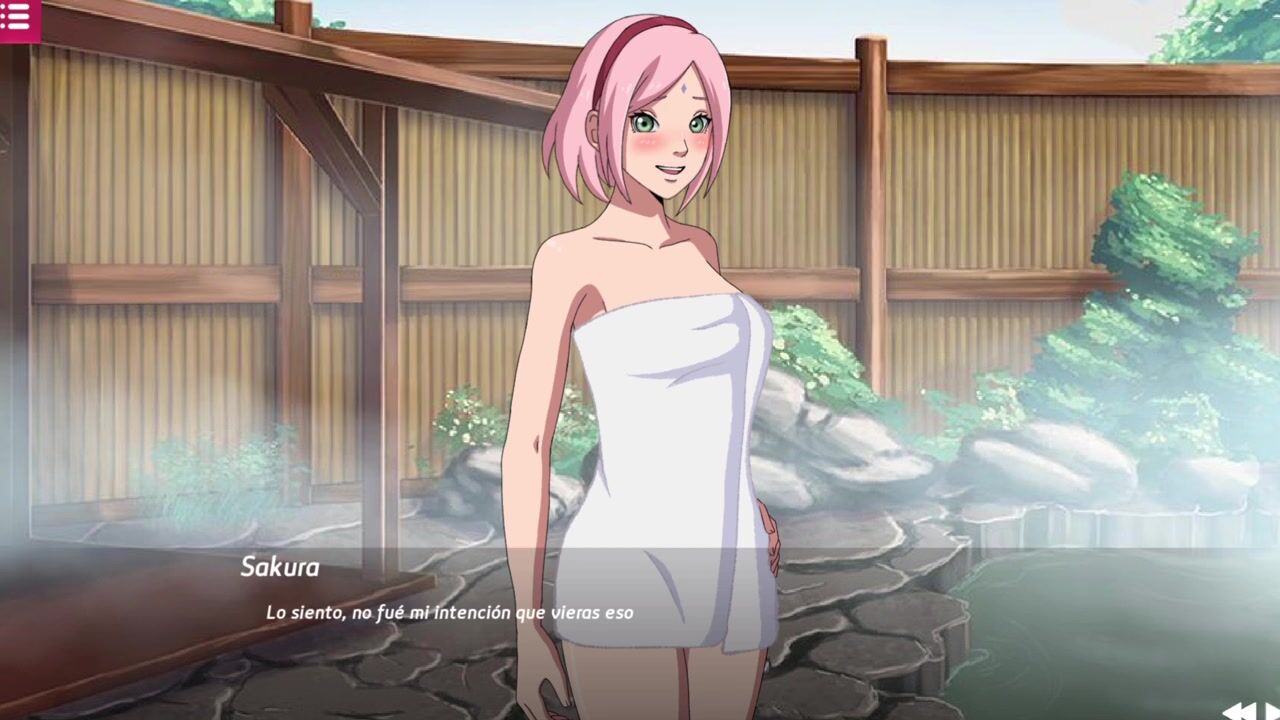Viewport: 1280px width, 720px height.
Task: Open the pink hamburger menu
Action: (x=17, y=18)
